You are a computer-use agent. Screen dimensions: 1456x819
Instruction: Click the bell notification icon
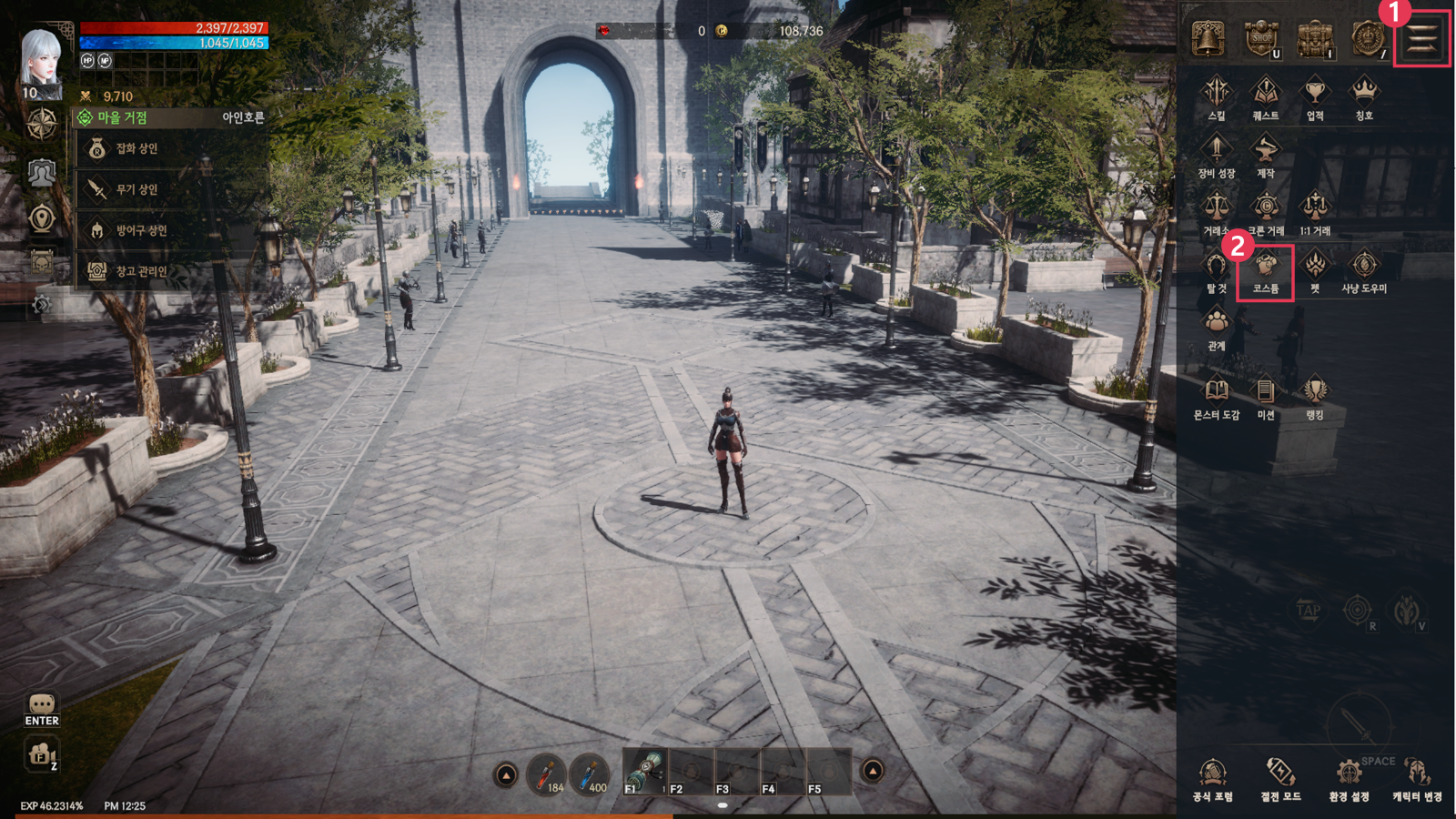point(1208,39)
